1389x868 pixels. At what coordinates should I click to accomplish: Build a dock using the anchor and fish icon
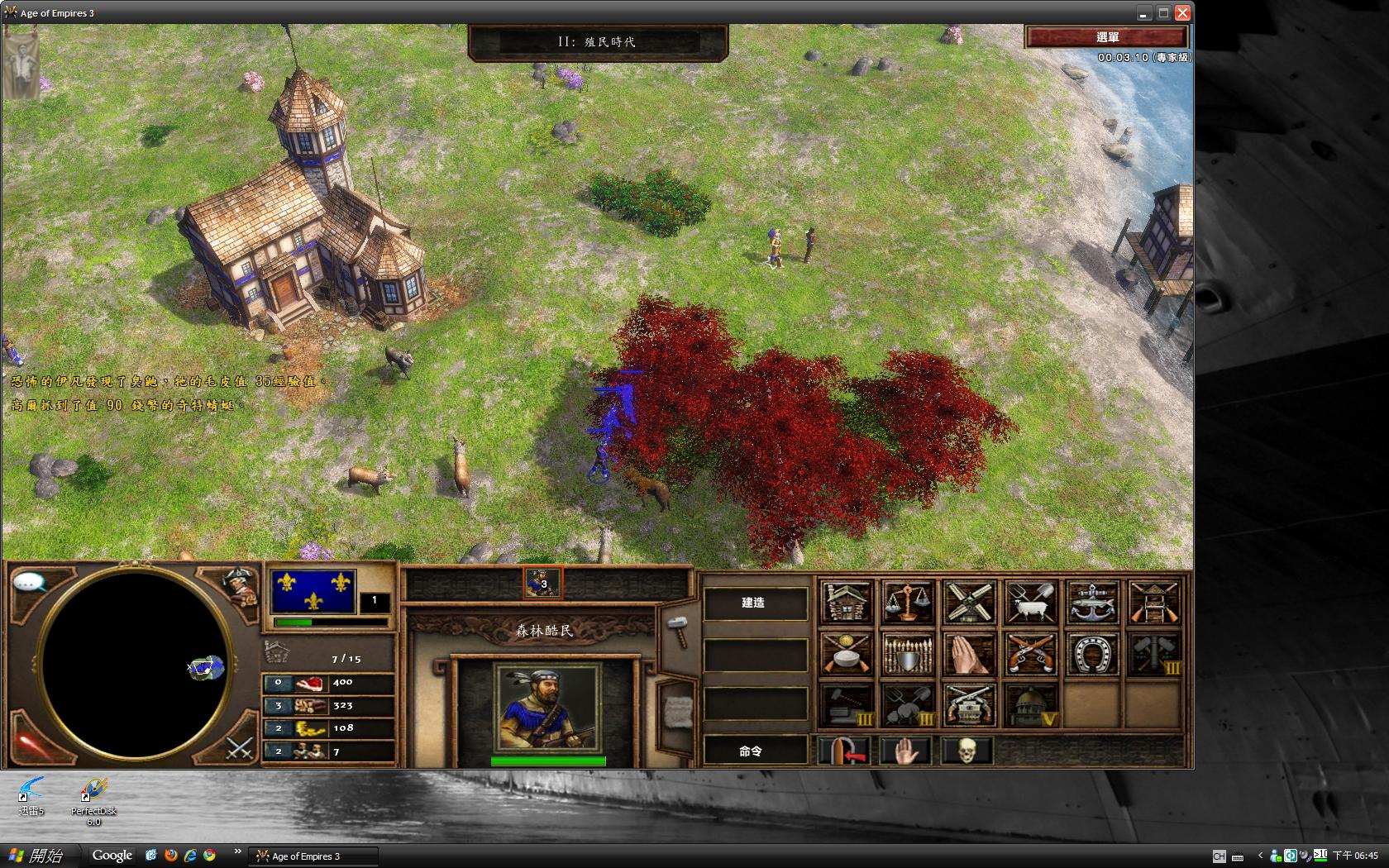tap(1092, 602)
